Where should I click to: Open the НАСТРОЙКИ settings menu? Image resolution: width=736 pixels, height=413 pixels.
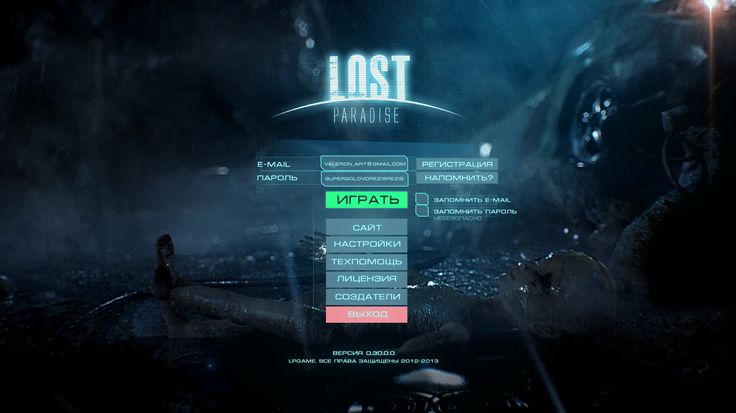pos(367,245)
